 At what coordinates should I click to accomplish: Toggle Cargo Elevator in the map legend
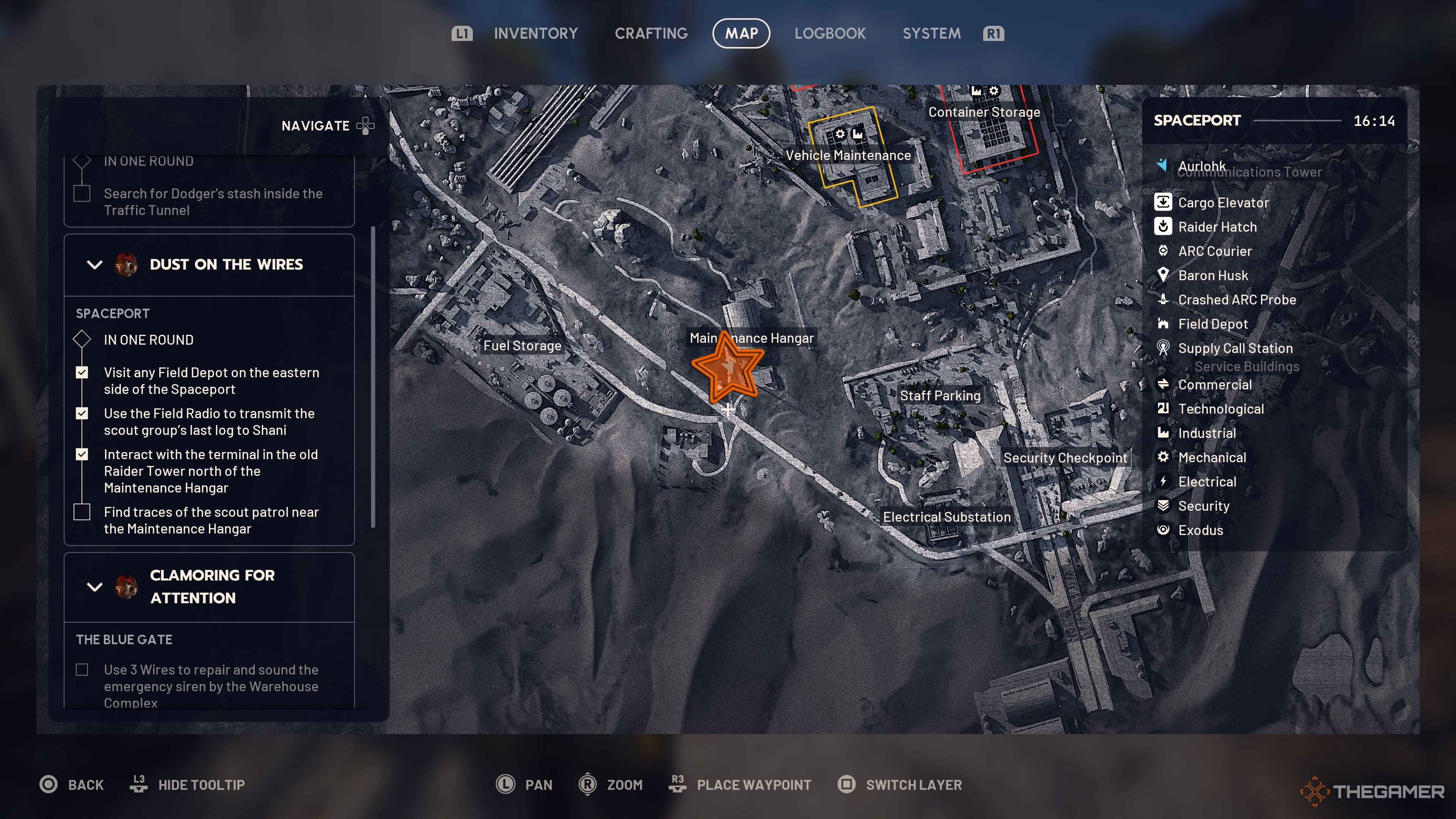[x=1222, y=202]
